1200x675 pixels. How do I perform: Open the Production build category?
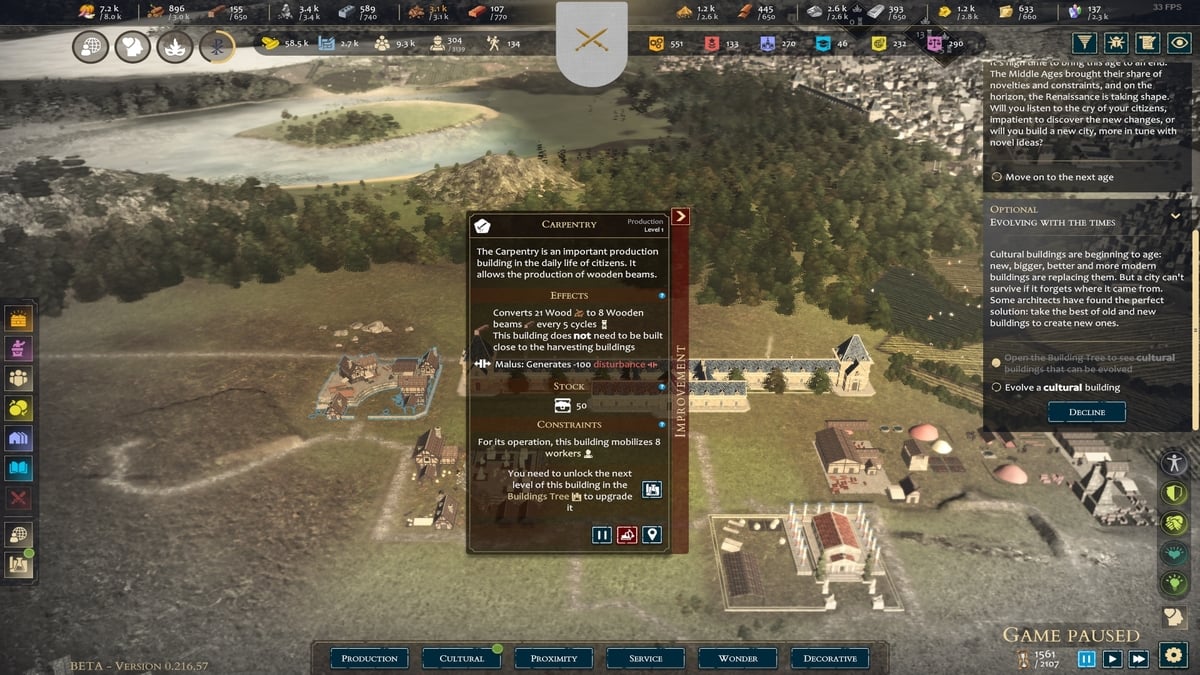click(369, 658)
